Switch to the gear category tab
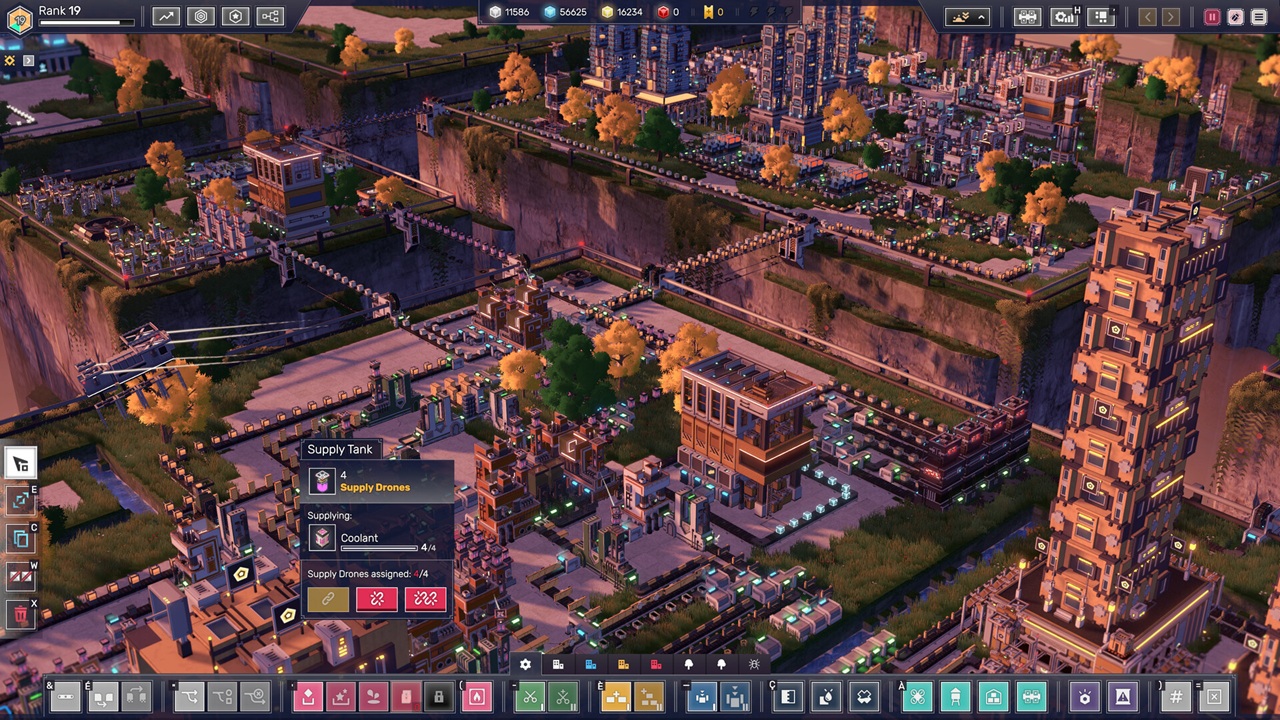This screenshot has width=1280, height=720. [525, 664]
